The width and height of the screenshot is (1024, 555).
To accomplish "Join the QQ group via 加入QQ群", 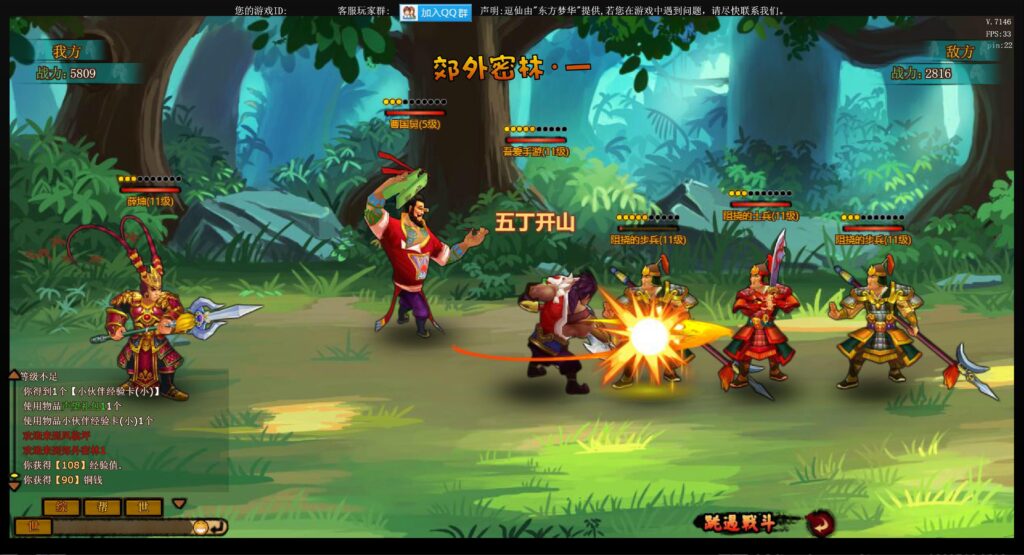I will (x=436, y=12).
